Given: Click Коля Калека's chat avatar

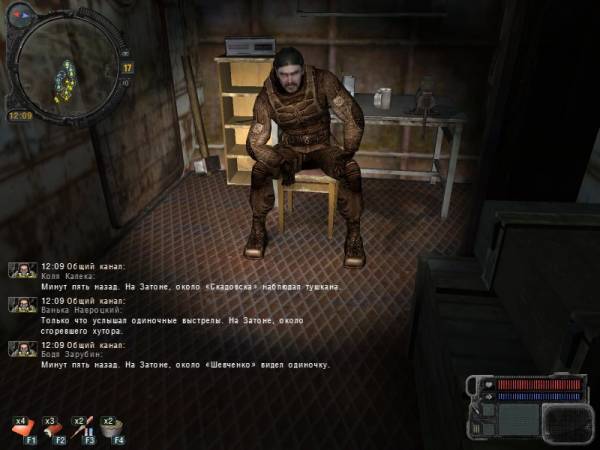Looking at the screenshot, I should tap(23, 270).
